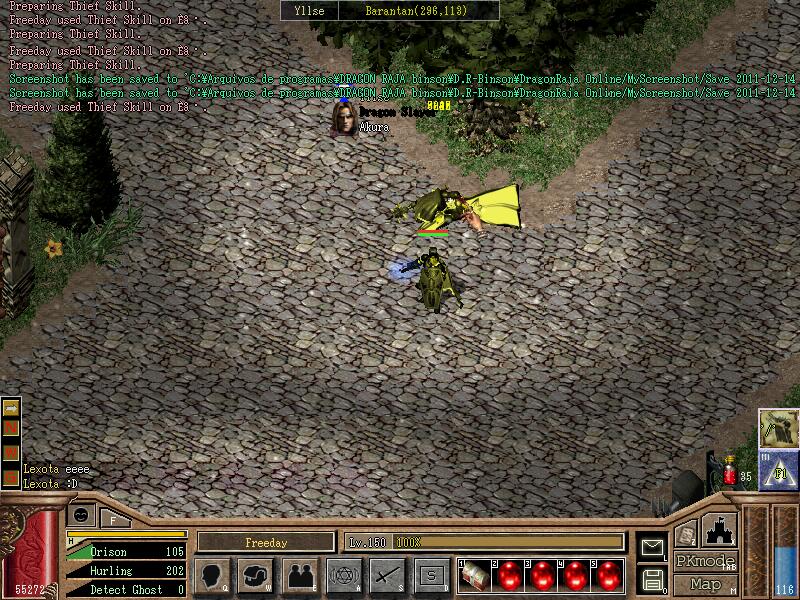
Task: Click the floppy disk save icon
Action: coord(652,579)
